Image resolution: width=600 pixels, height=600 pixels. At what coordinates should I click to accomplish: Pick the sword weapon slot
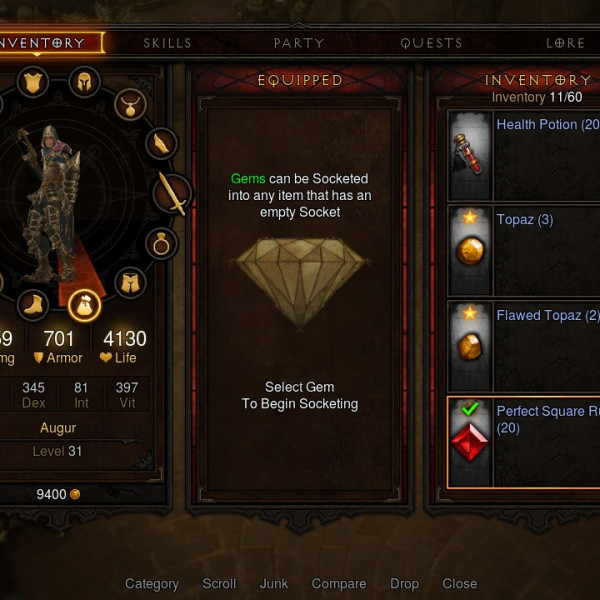[173, 194]
